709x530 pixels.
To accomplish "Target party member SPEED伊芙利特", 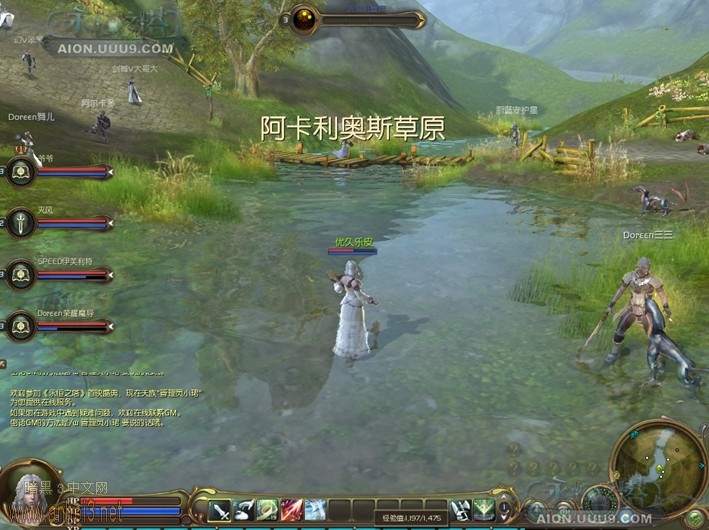I will point(20,274).
